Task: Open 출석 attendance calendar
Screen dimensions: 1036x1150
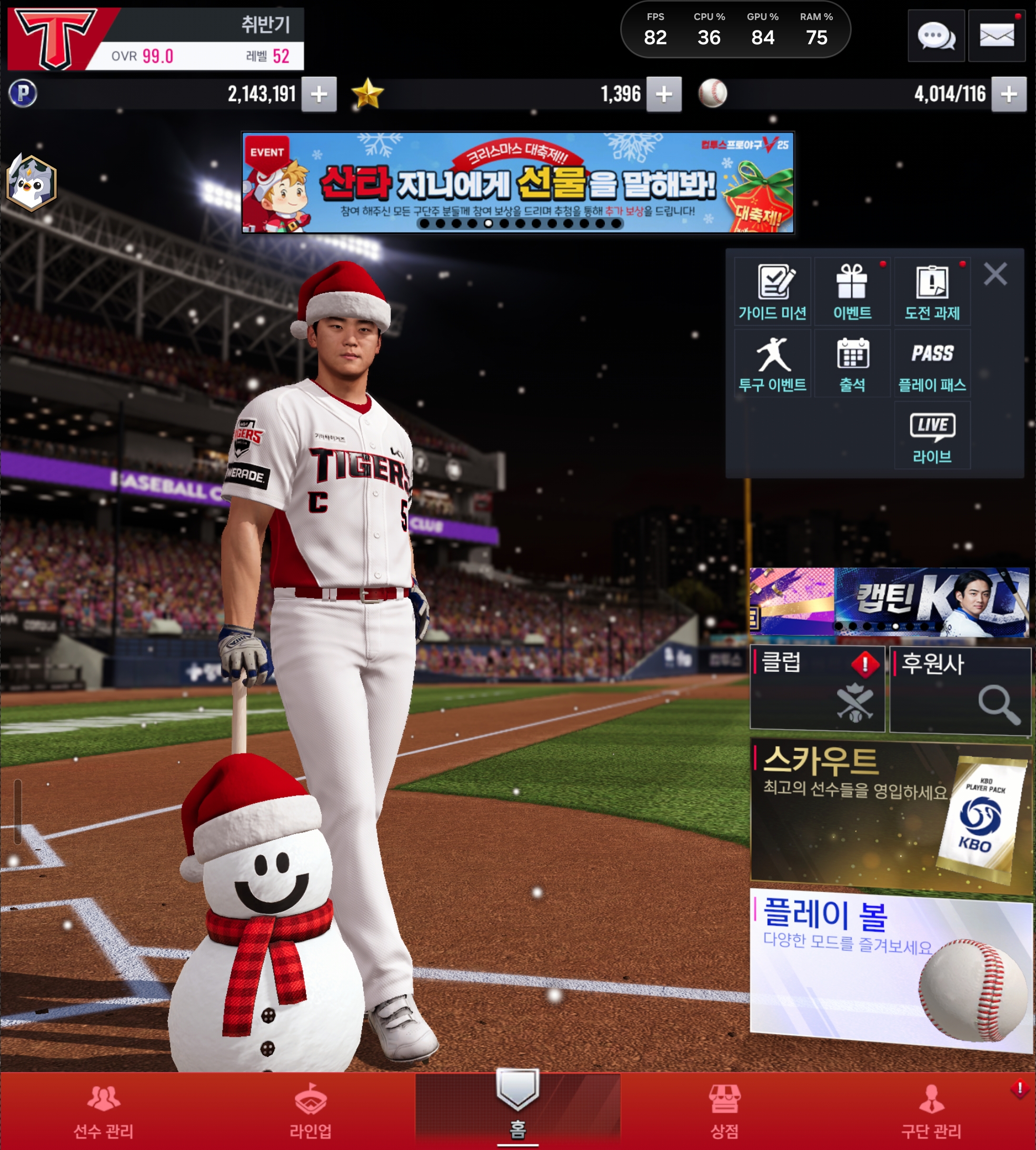Action: tap(852, 364)
